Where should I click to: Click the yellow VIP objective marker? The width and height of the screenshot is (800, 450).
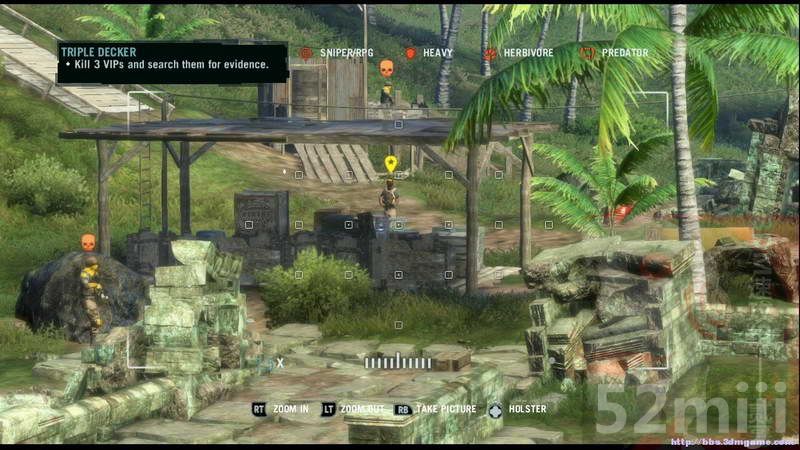coord(390,163)
